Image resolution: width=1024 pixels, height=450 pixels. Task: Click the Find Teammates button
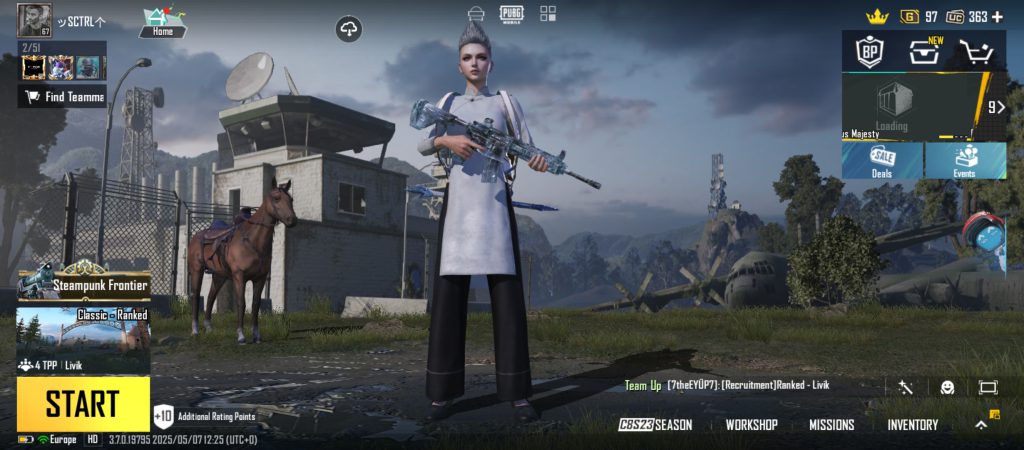[x=62, y=97]
